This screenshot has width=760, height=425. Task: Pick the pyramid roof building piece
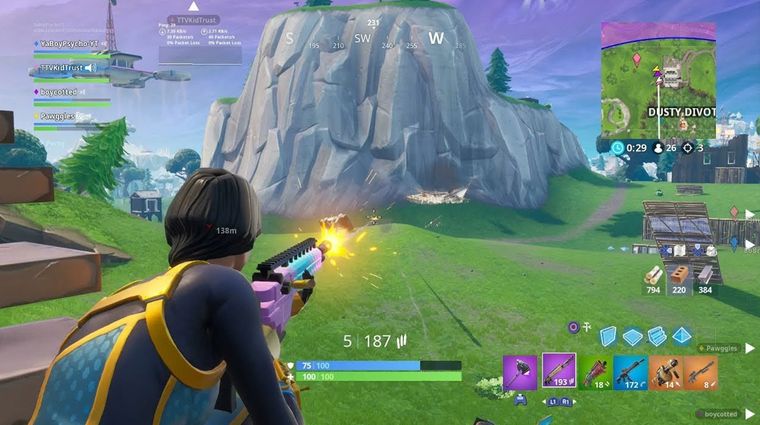(x=682, y=336)
